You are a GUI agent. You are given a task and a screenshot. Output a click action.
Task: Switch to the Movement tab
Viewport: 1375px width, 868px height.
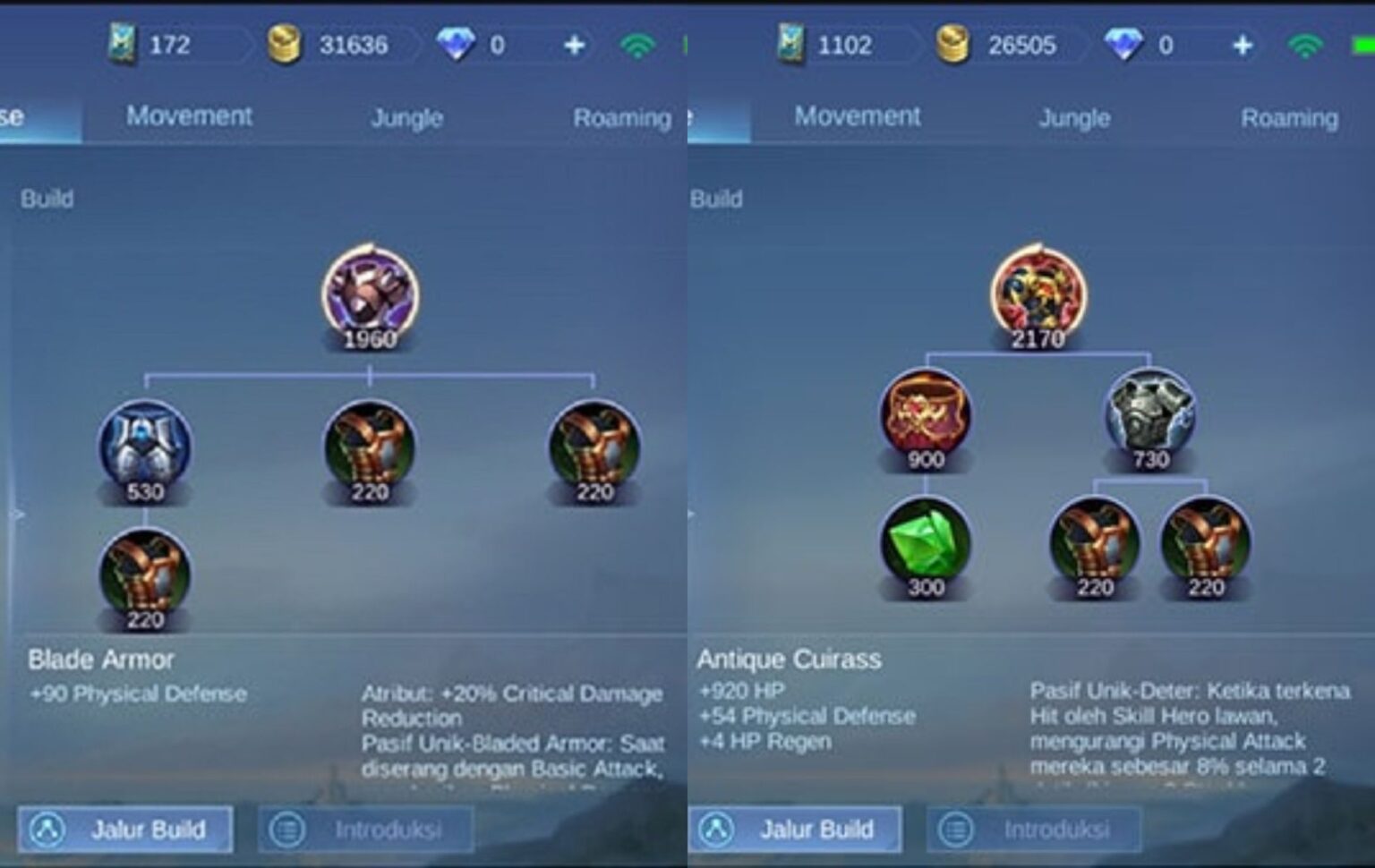[x=190, y=116]
